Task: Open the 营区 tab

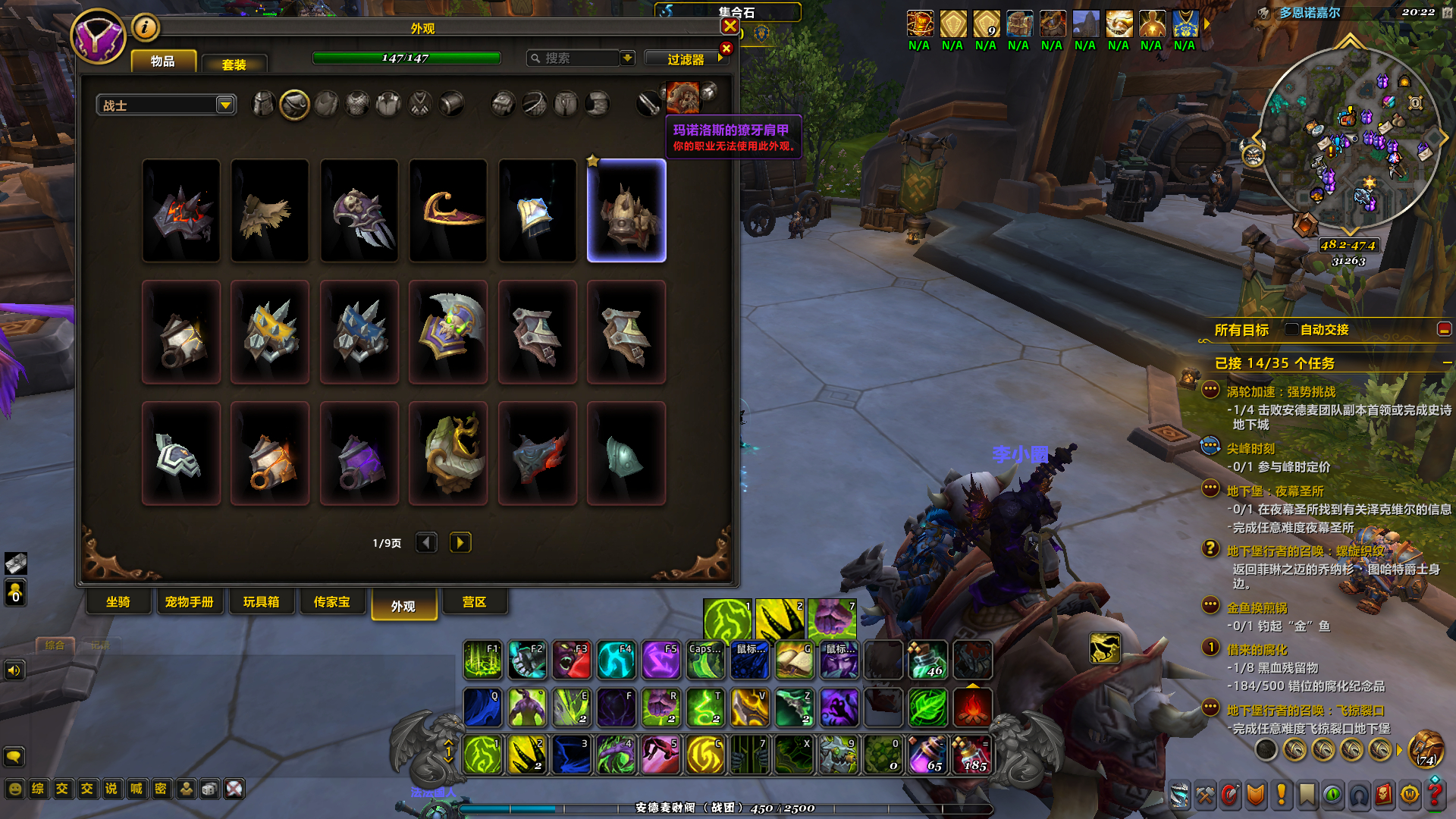Action: pos(474,602)
